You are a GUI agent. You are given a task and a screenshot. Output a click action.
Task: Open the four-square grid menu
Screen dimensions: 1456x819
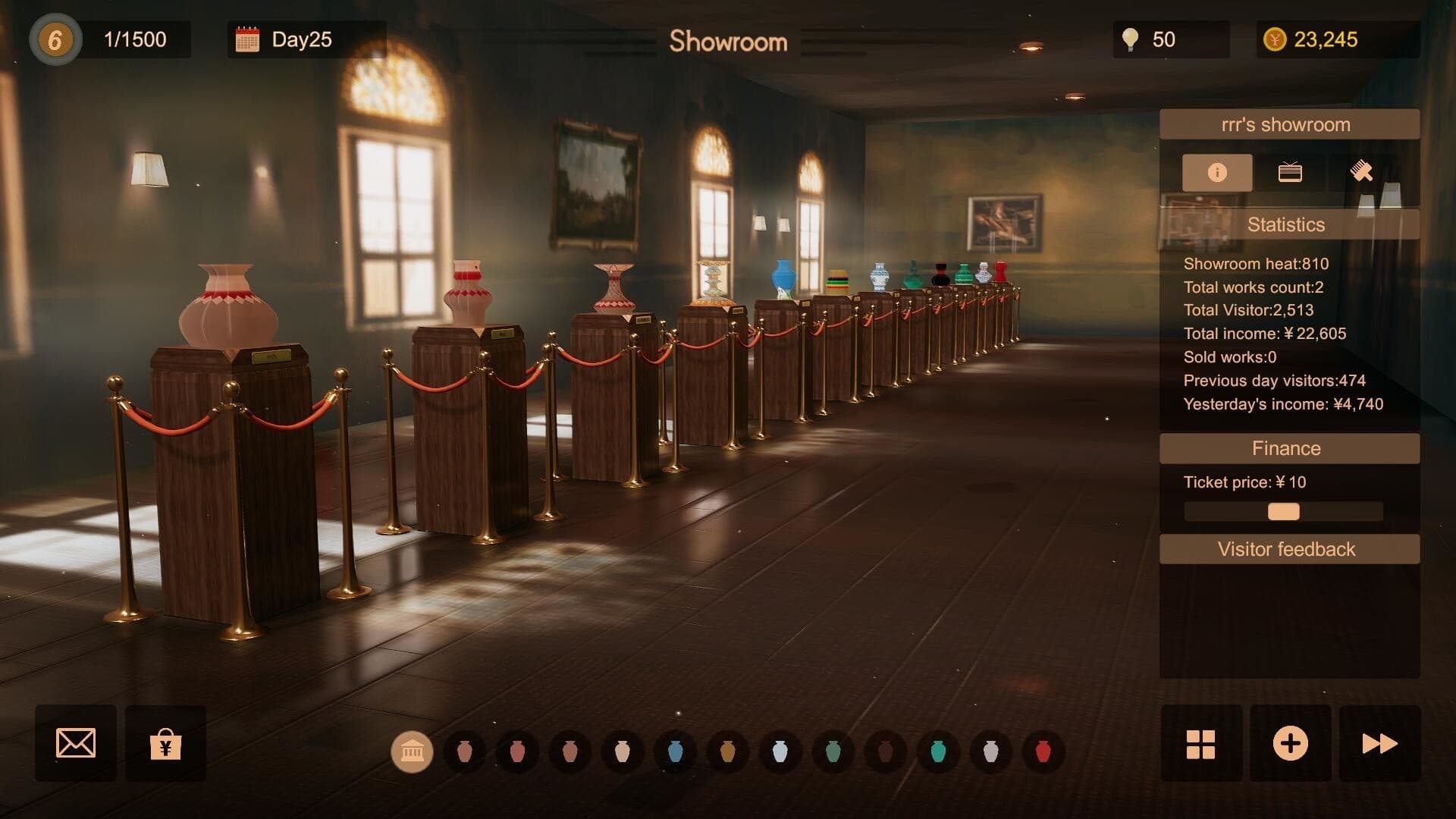[1201, 744]
